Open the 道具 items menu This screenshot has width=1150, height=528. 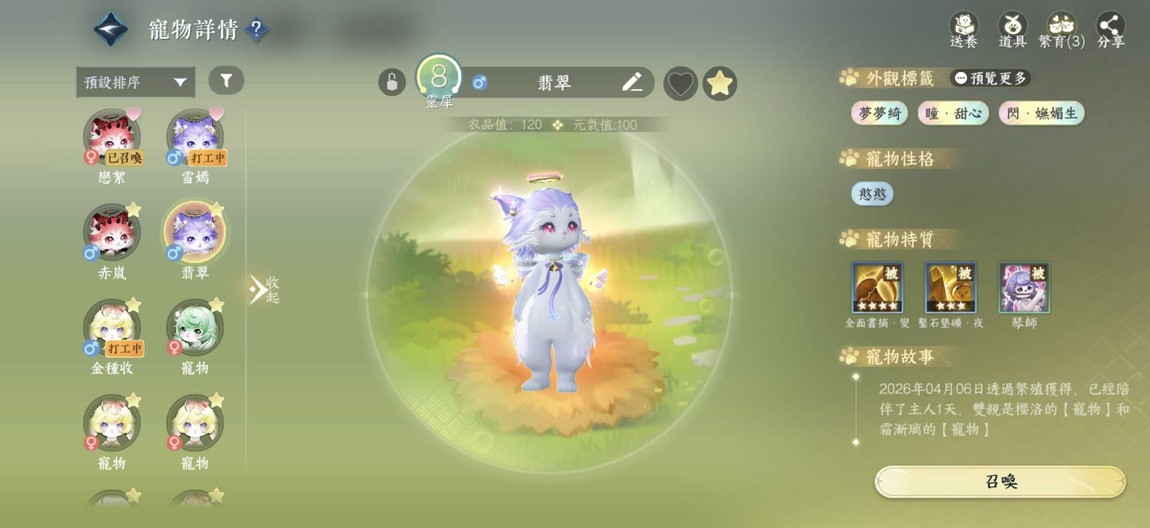click(x=1012, y=29)
